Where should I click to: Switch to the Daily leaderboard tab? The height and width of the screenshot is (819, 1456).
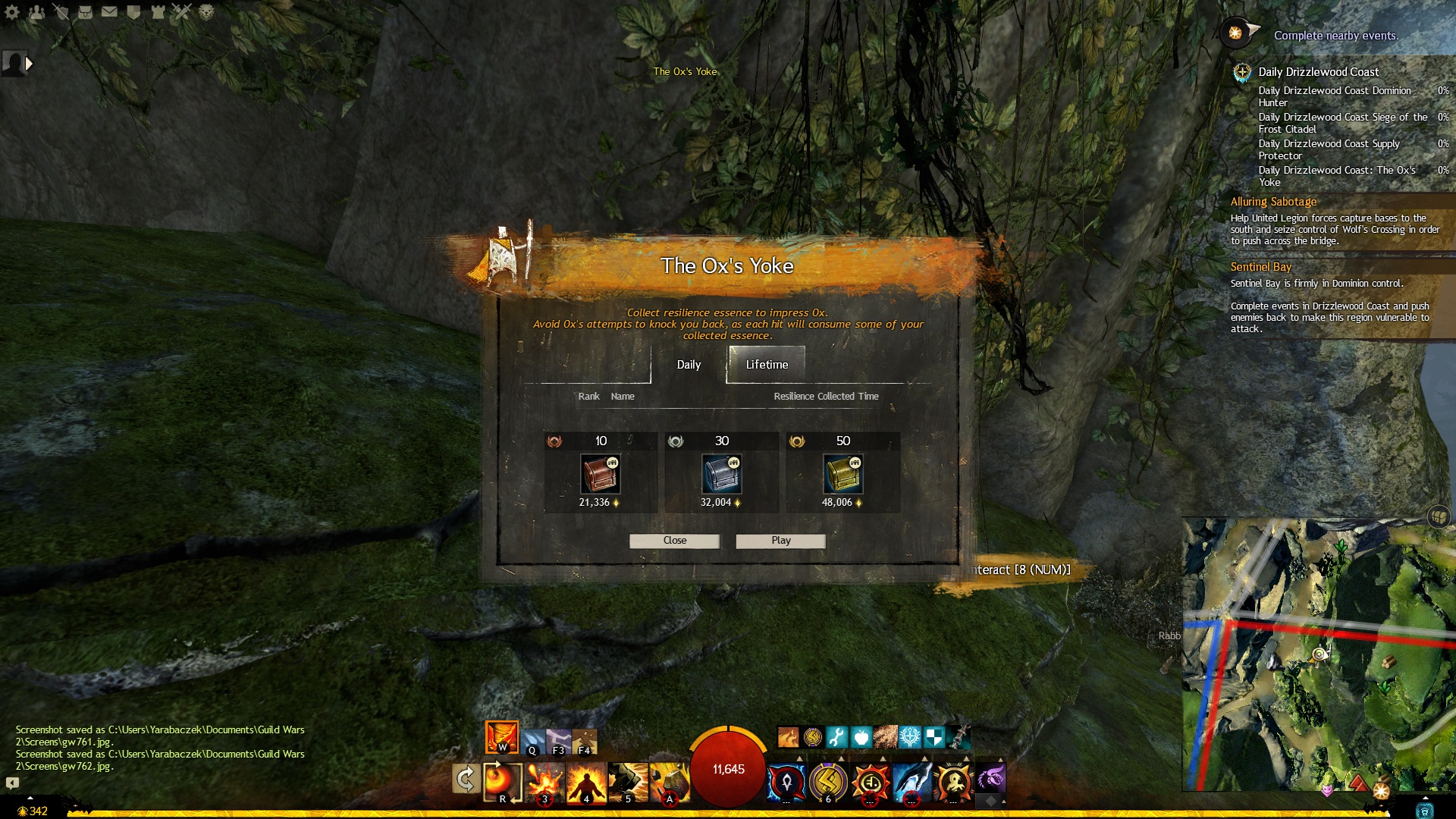(x=689, y=365)
